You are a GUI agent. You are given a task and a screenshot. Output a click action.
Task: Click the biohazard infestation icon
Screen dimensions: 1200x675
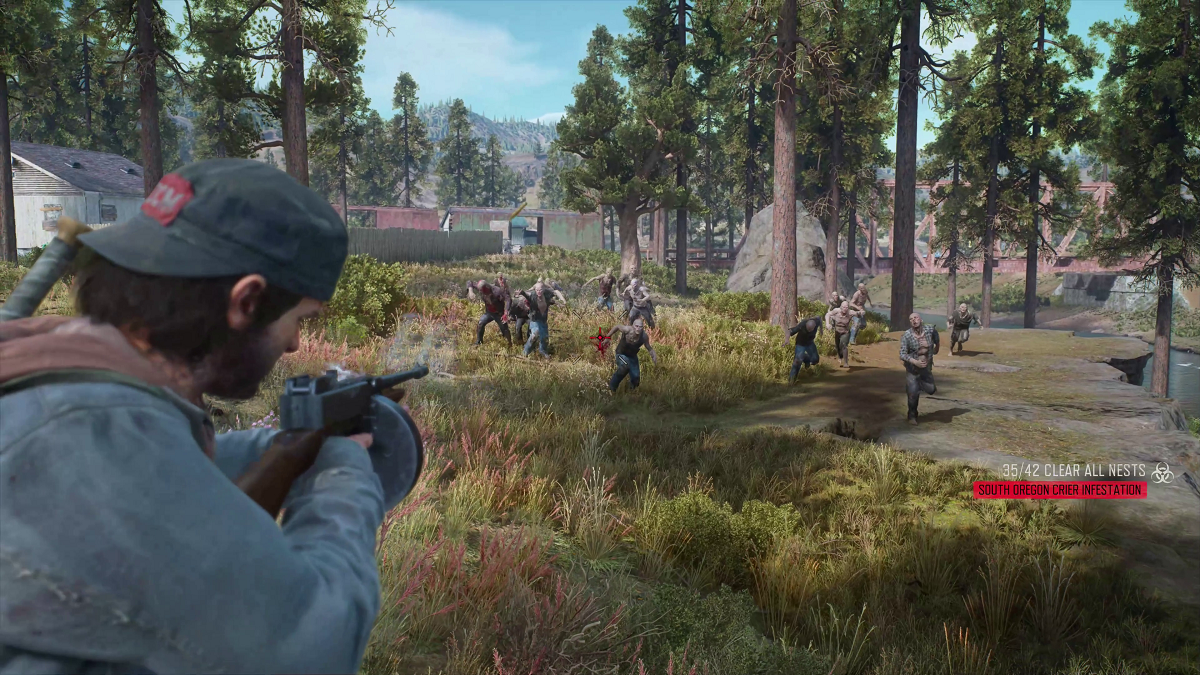1161,472
